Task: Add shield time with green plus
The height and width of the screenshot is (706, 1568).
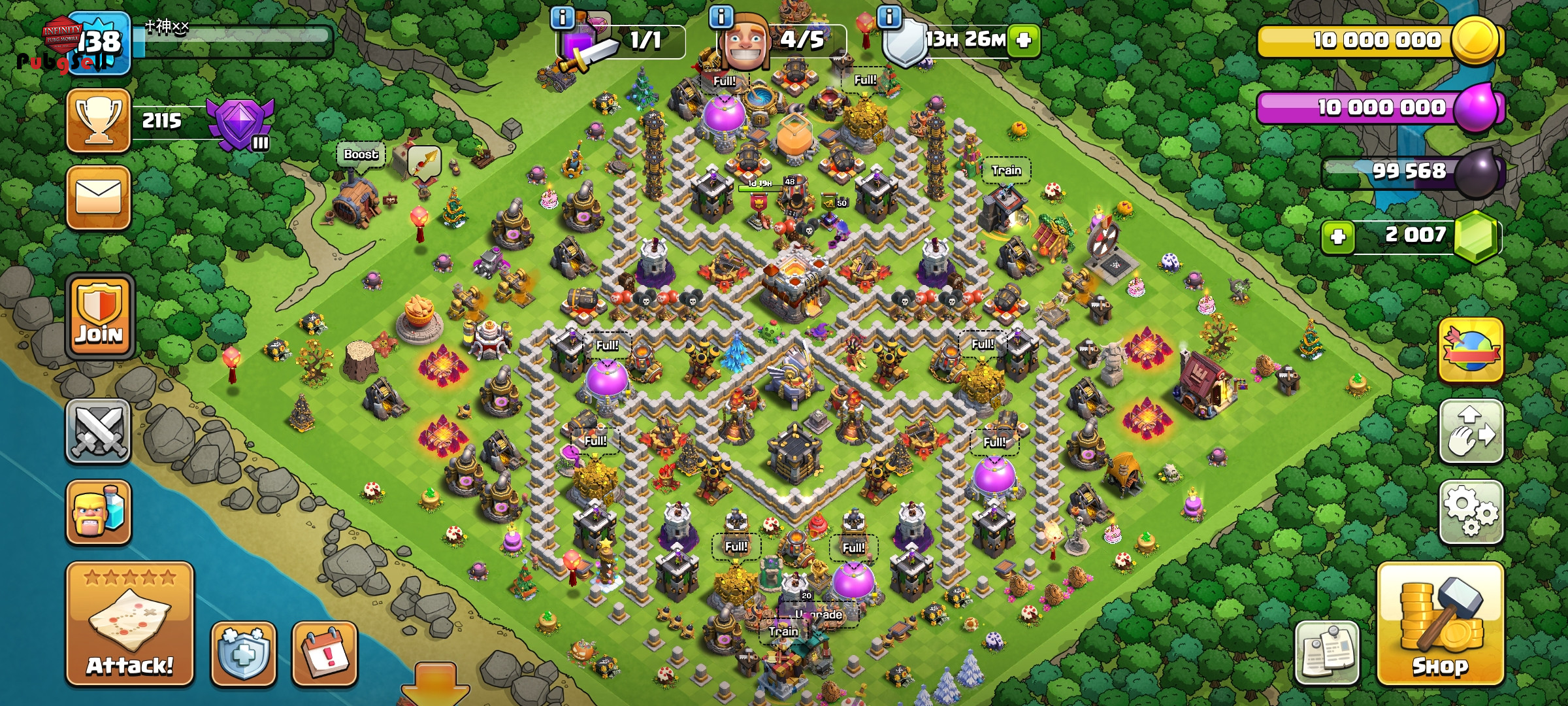Action: tap(1023, 41)
